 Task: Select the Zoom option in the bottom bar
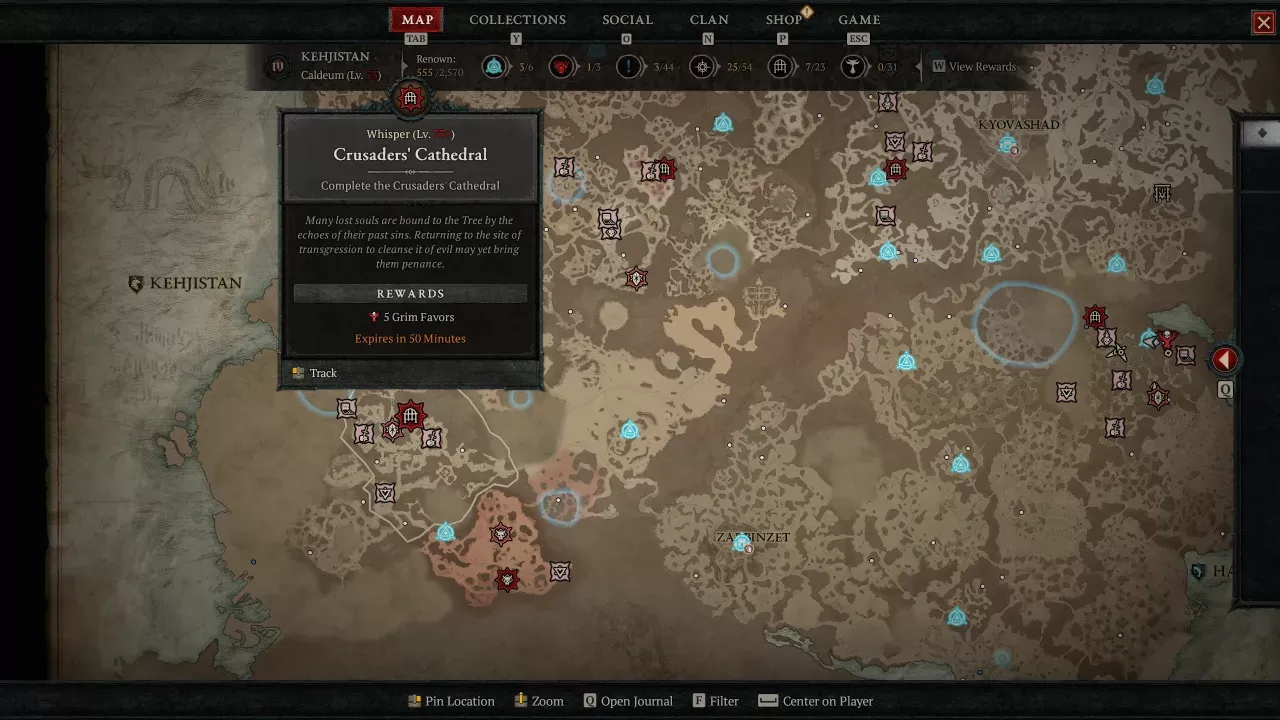tap(539, 701)
